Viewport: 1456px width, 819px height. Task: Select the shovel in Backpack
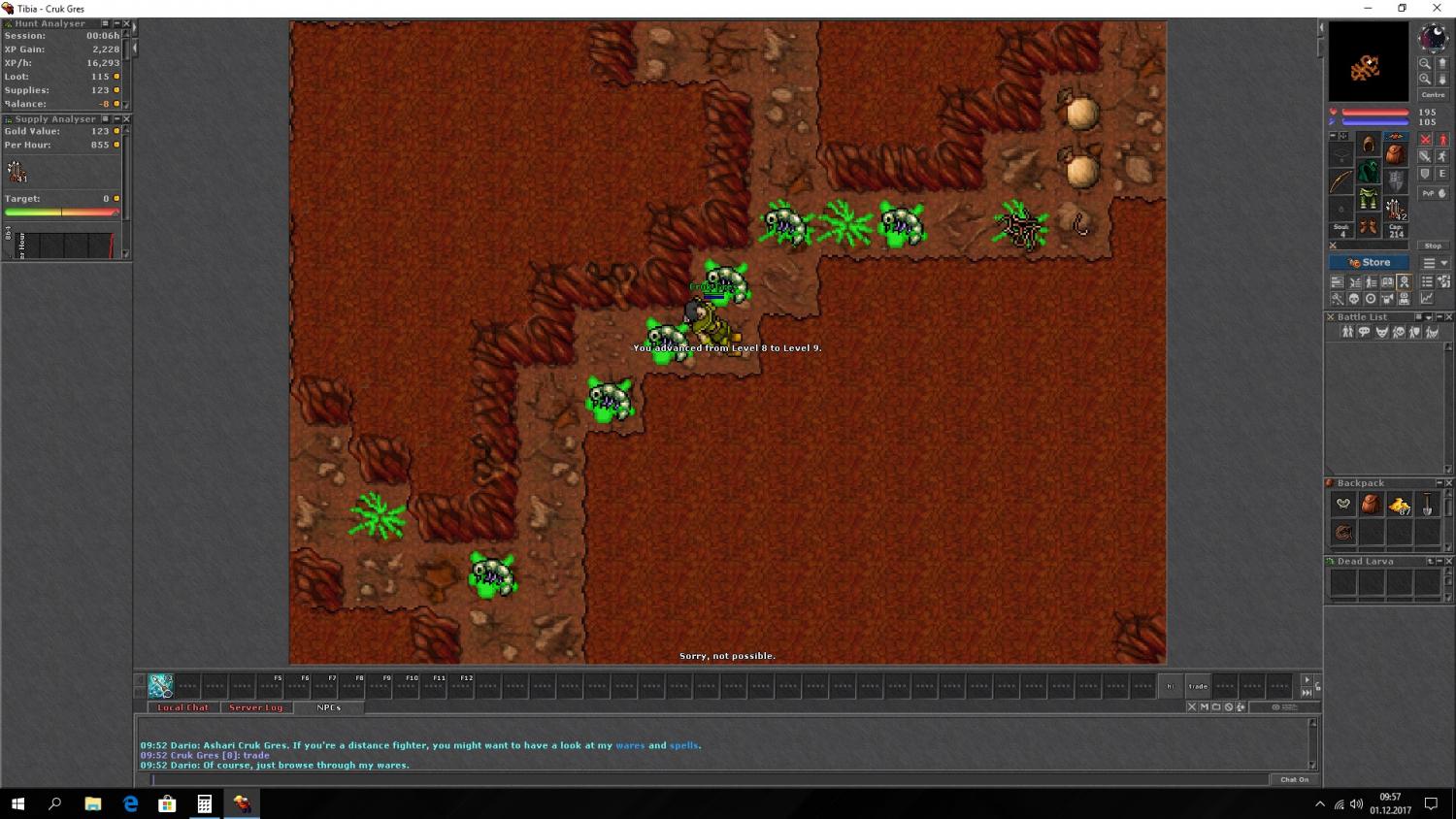(1427, 505)
